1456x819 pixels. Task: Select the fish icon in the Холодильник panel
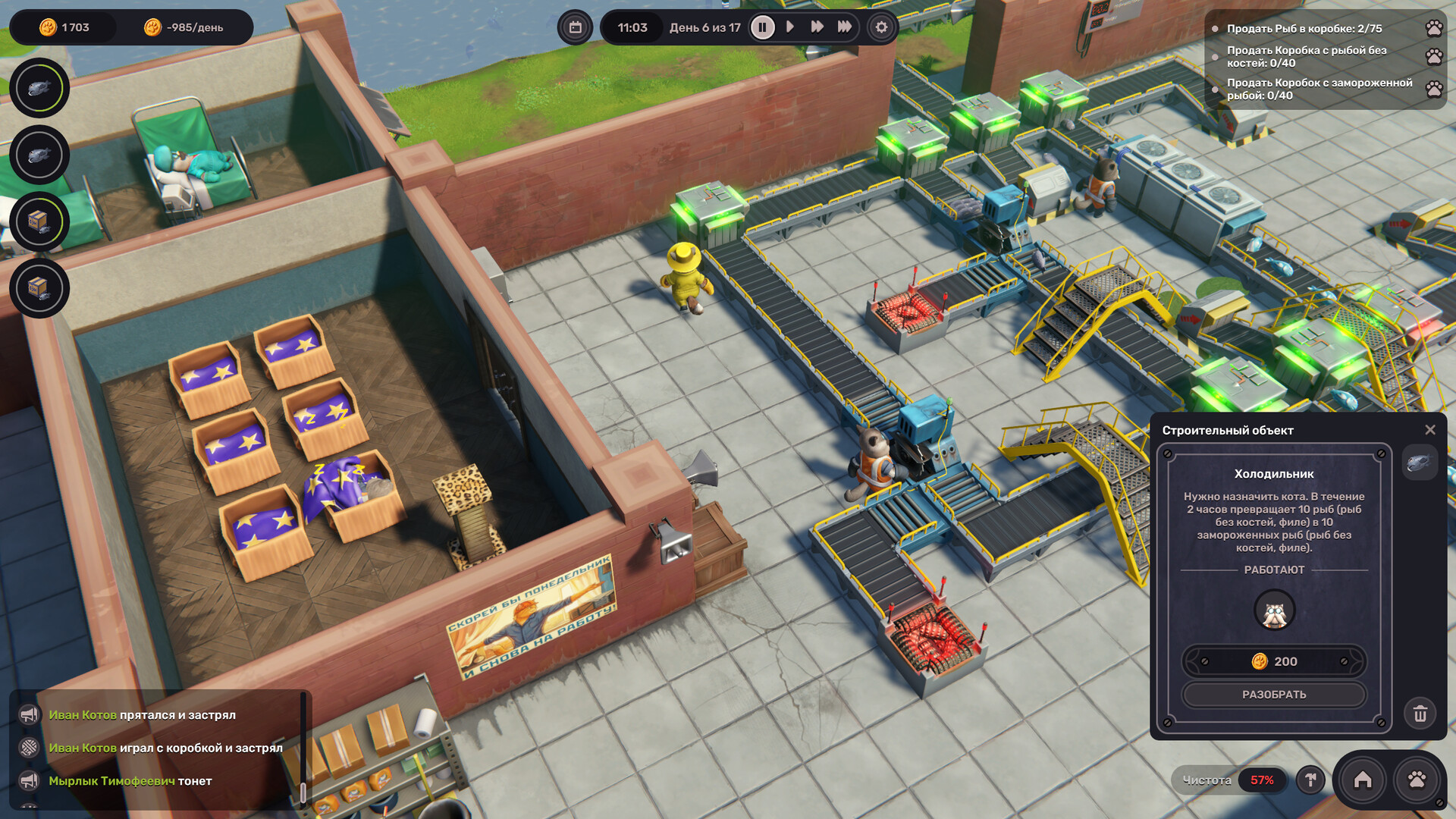1419,463
